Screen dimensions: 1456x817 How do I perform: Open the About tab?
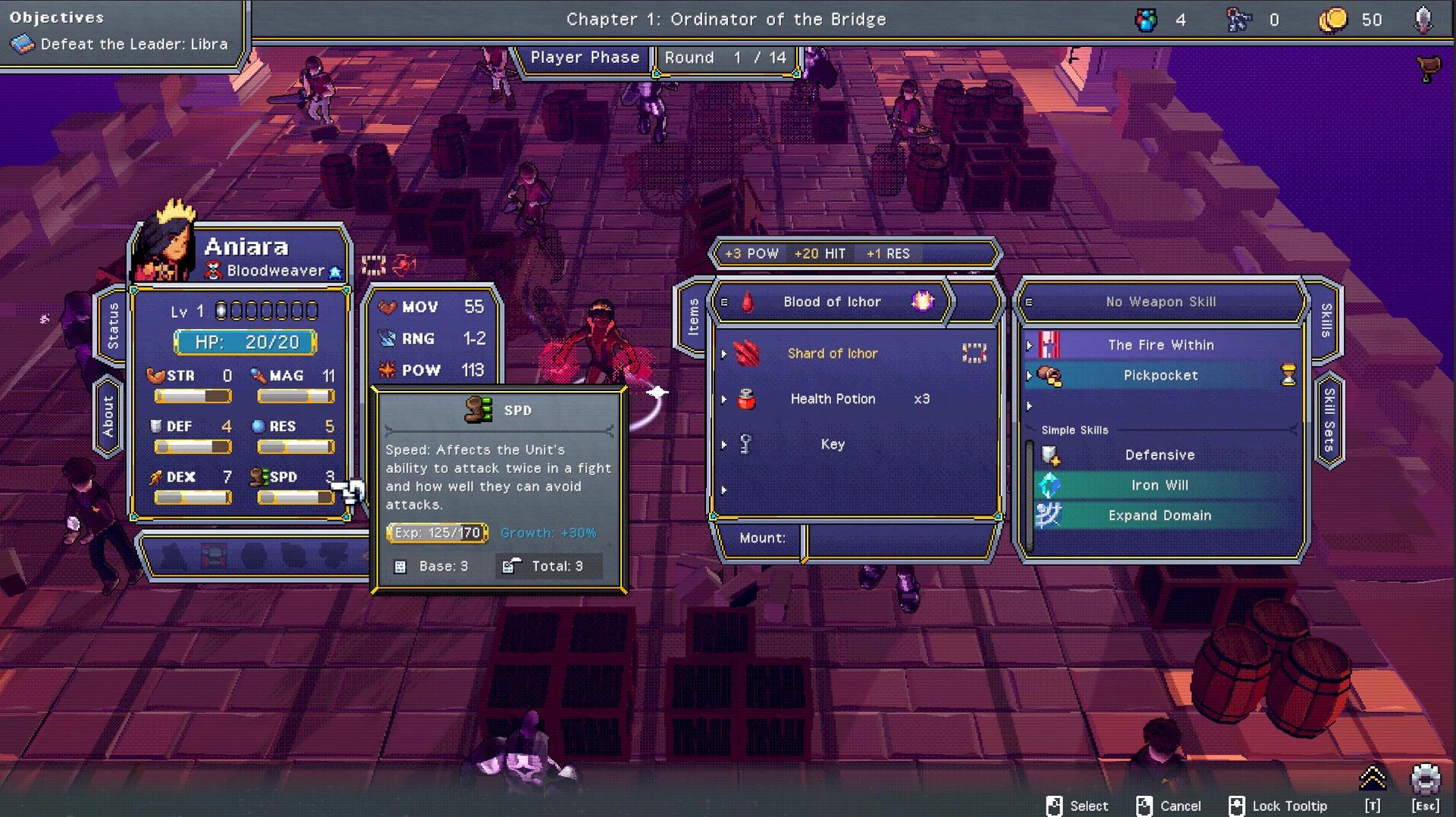[108, 416]
